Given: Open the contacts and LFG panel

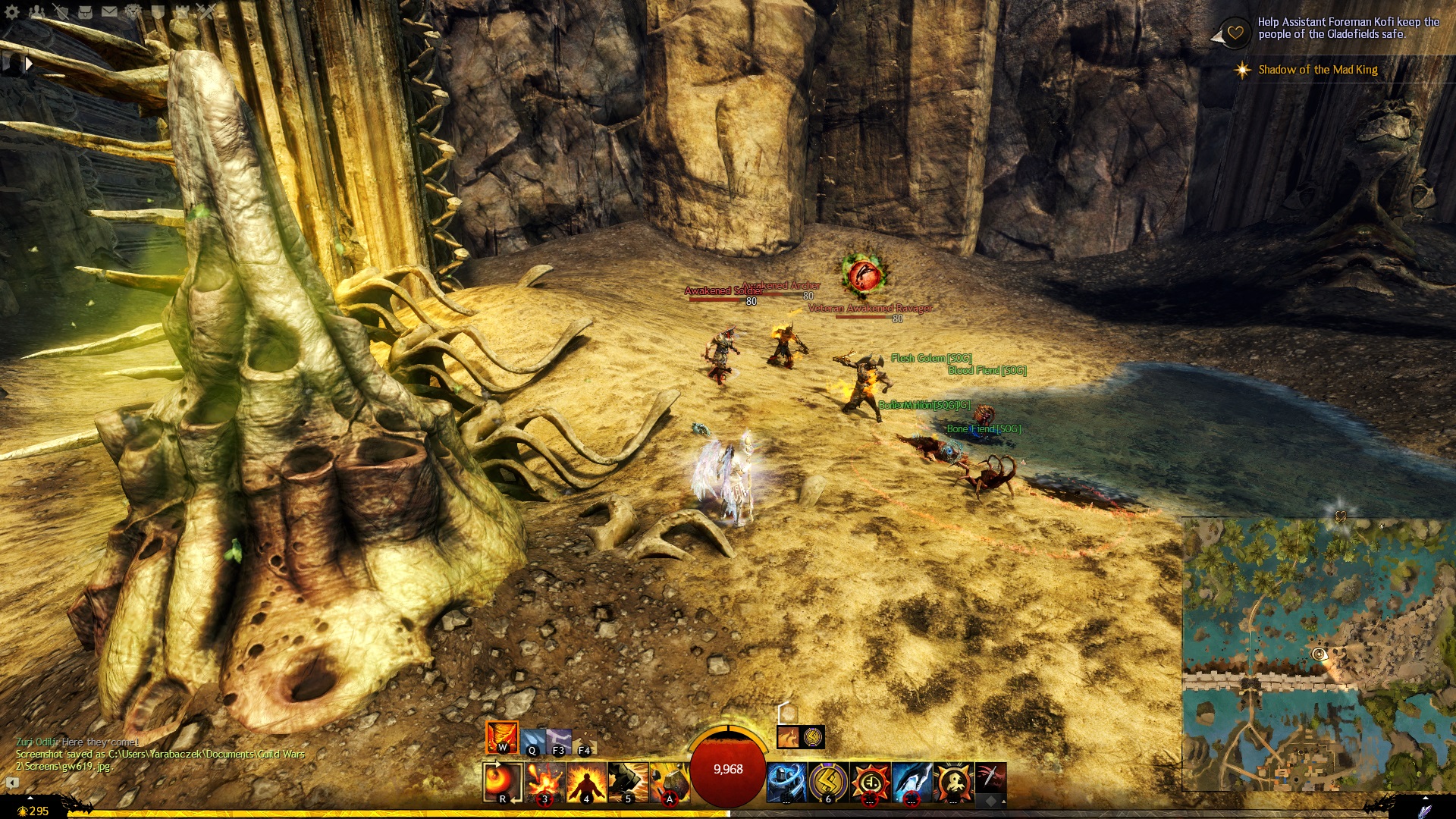Looking at the screenshot, I should [x=37, y=11].
